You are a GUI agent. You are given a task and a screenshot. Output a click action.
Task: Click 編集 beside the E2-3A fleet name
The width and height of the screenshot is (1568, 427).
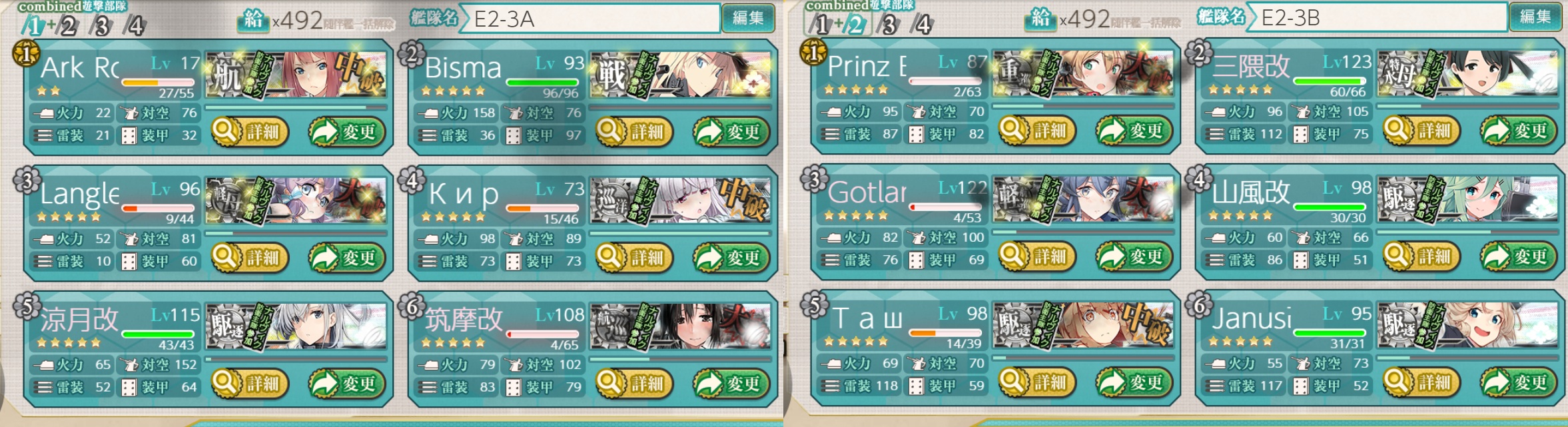tap(748, 18)
